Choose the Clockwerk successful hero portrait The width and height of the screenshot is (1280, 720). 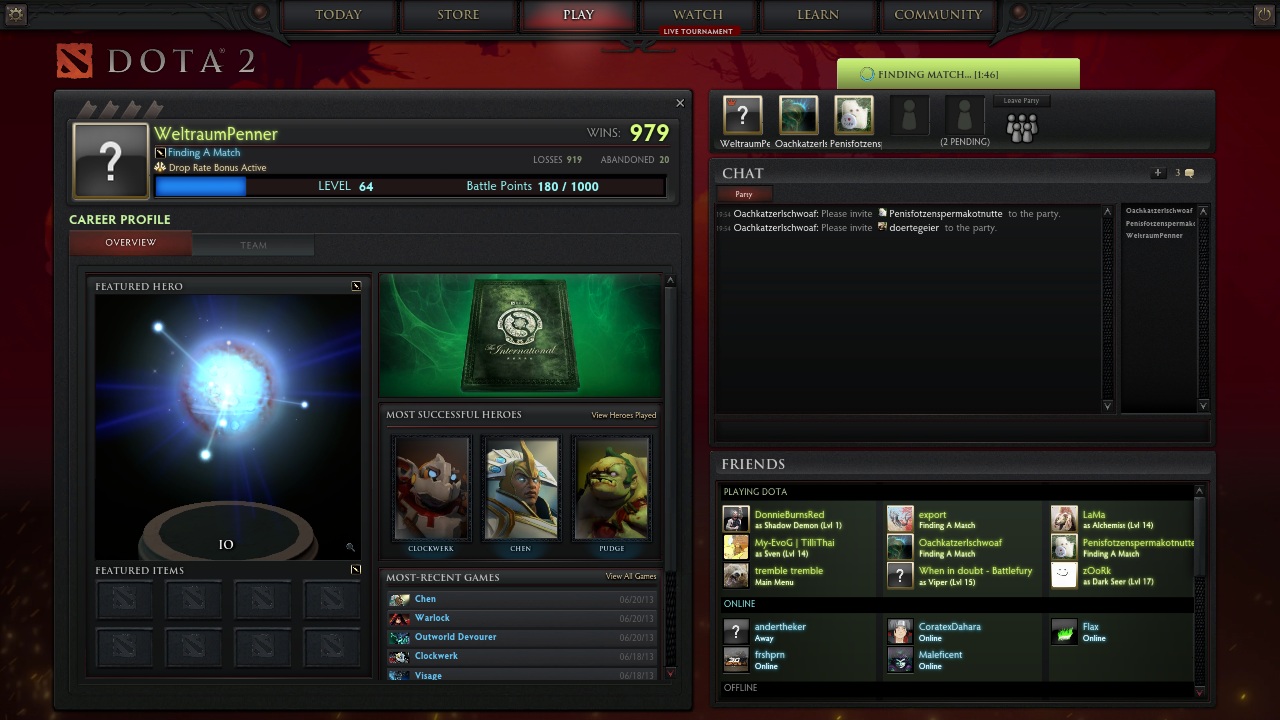tap(431, 489)
